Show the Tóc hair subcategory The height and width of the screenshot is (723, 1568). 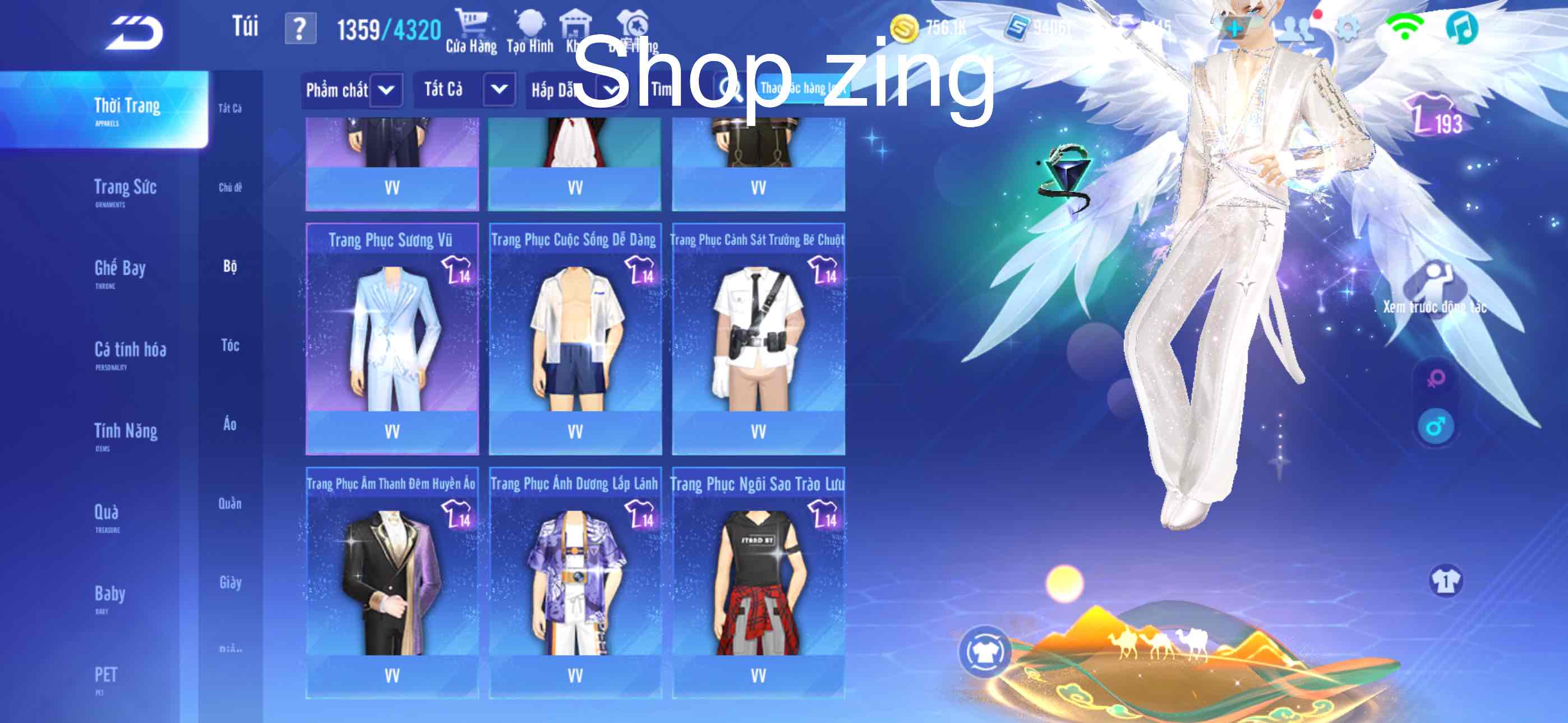click(x=230, y=346)
